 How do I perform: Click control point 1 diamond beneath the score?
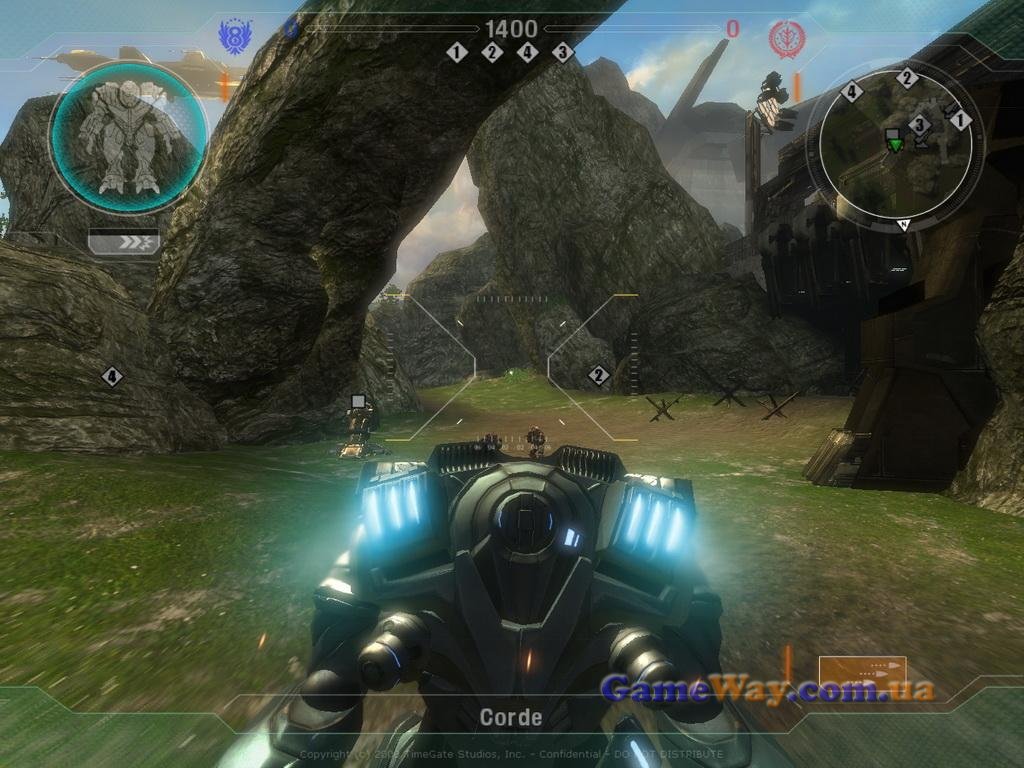pyautogui.click(x=457, y=52)
